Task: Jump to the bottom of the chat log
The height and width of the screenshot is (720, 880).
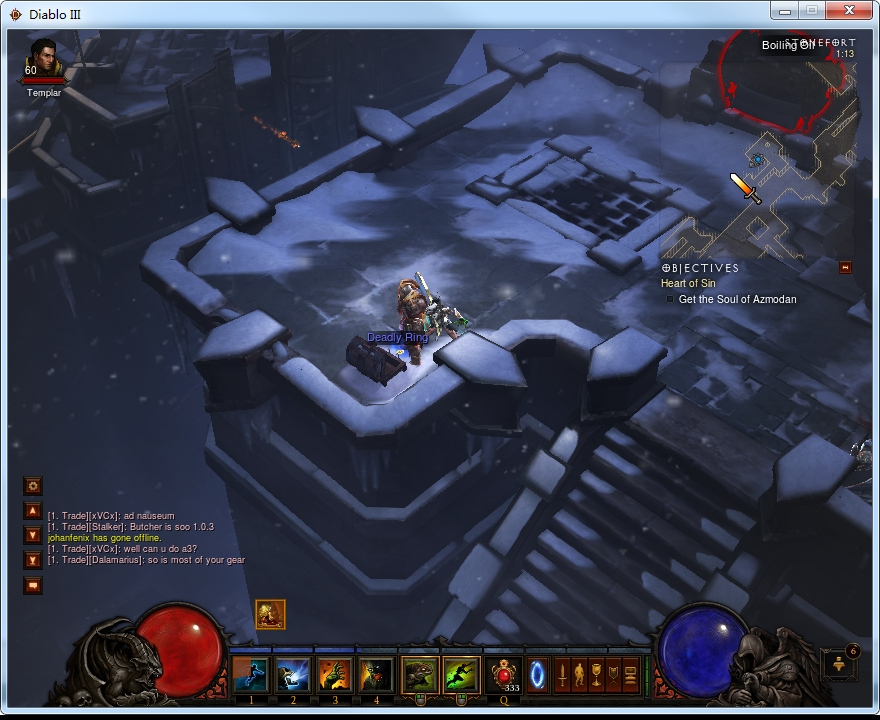Action: click(x=33, y=559)
